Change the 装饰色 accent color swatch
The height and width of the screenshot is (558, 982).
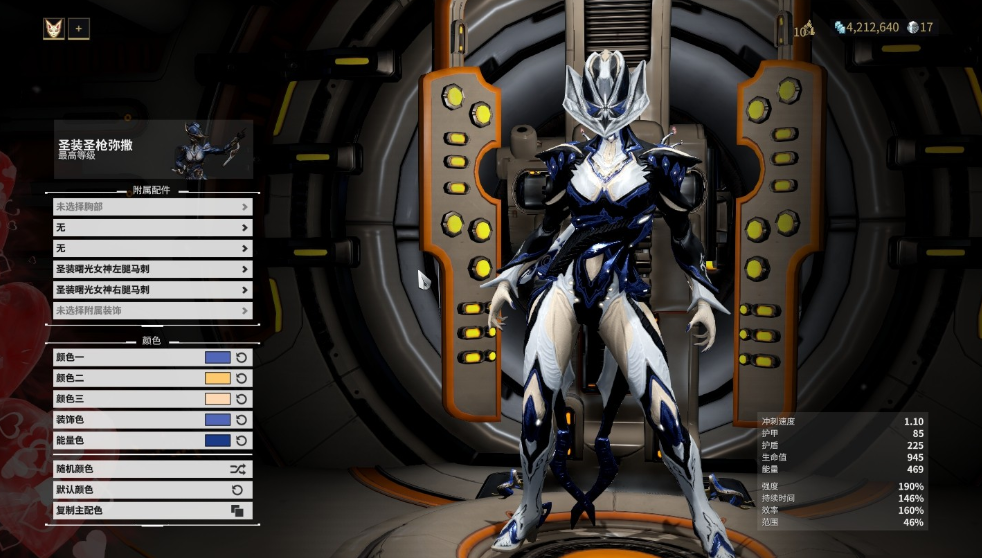tap(217, 420)
